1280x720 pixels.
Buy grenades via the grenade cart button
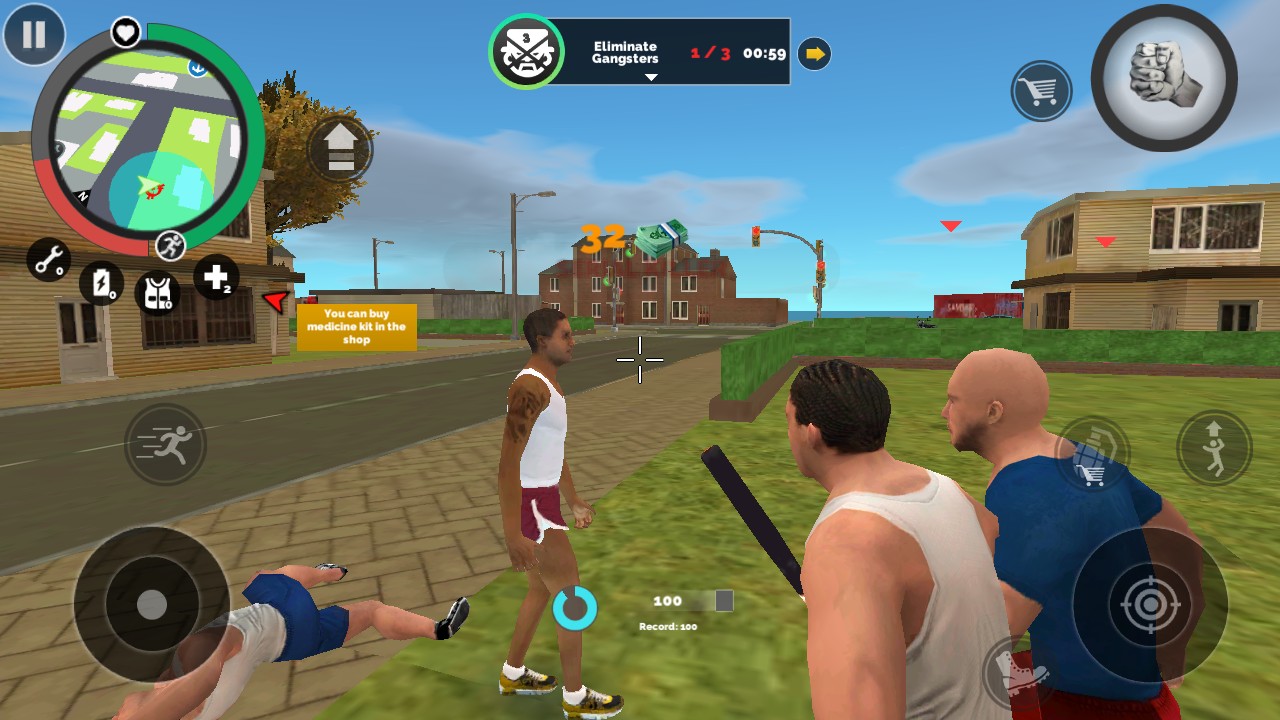pos(1092,453)
